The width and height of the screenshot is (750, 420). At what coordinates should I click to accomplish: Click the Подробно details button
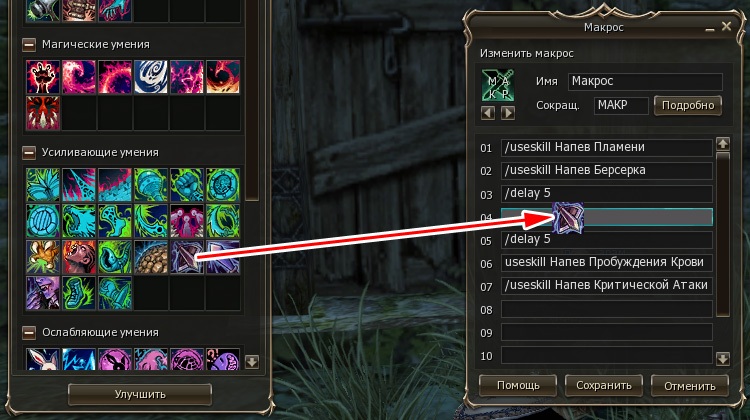pos(688,105)
